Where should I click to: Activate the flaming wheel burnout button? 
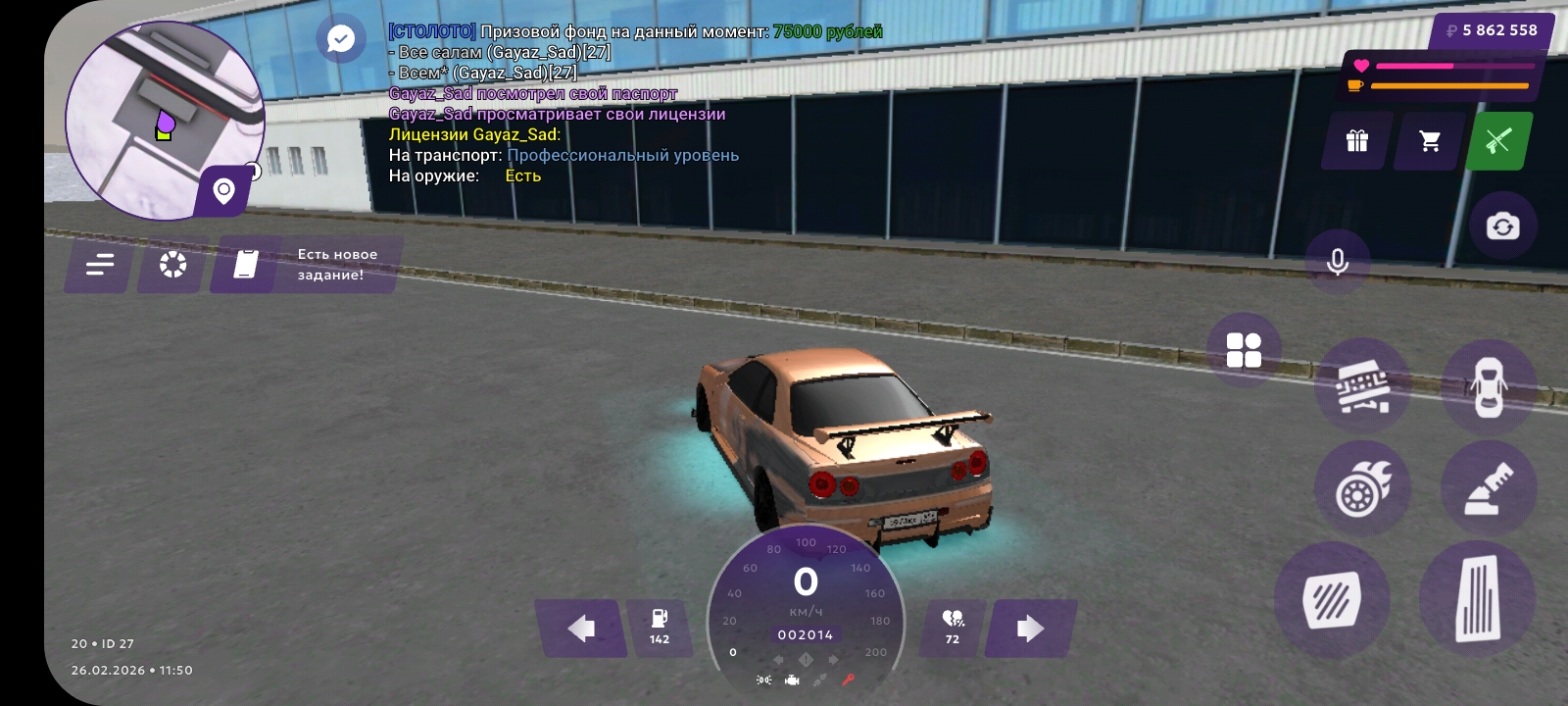pos(1363,487)
